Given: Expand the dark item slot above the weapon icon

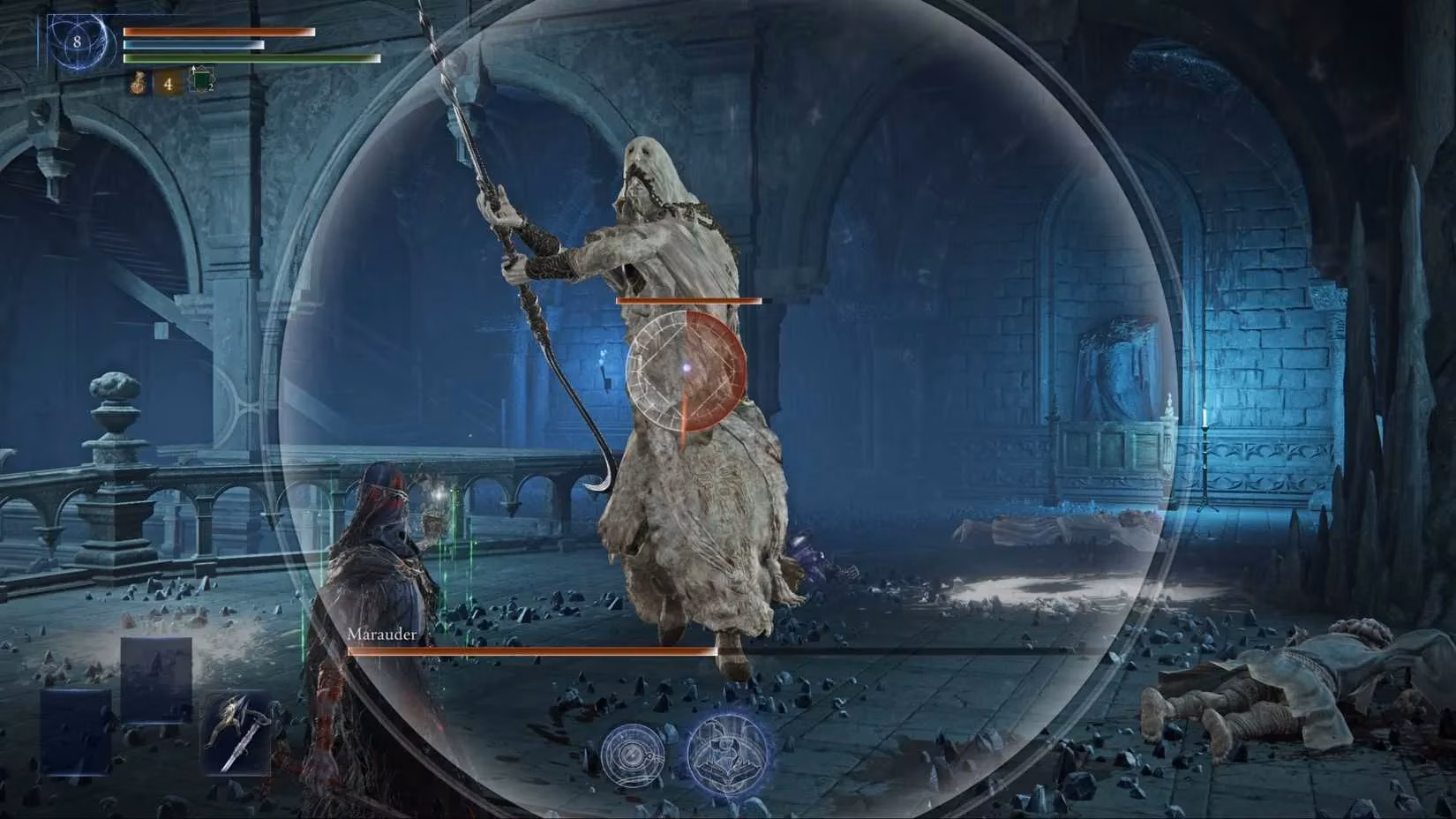Looking at the screenshot, I should [155, 680].
